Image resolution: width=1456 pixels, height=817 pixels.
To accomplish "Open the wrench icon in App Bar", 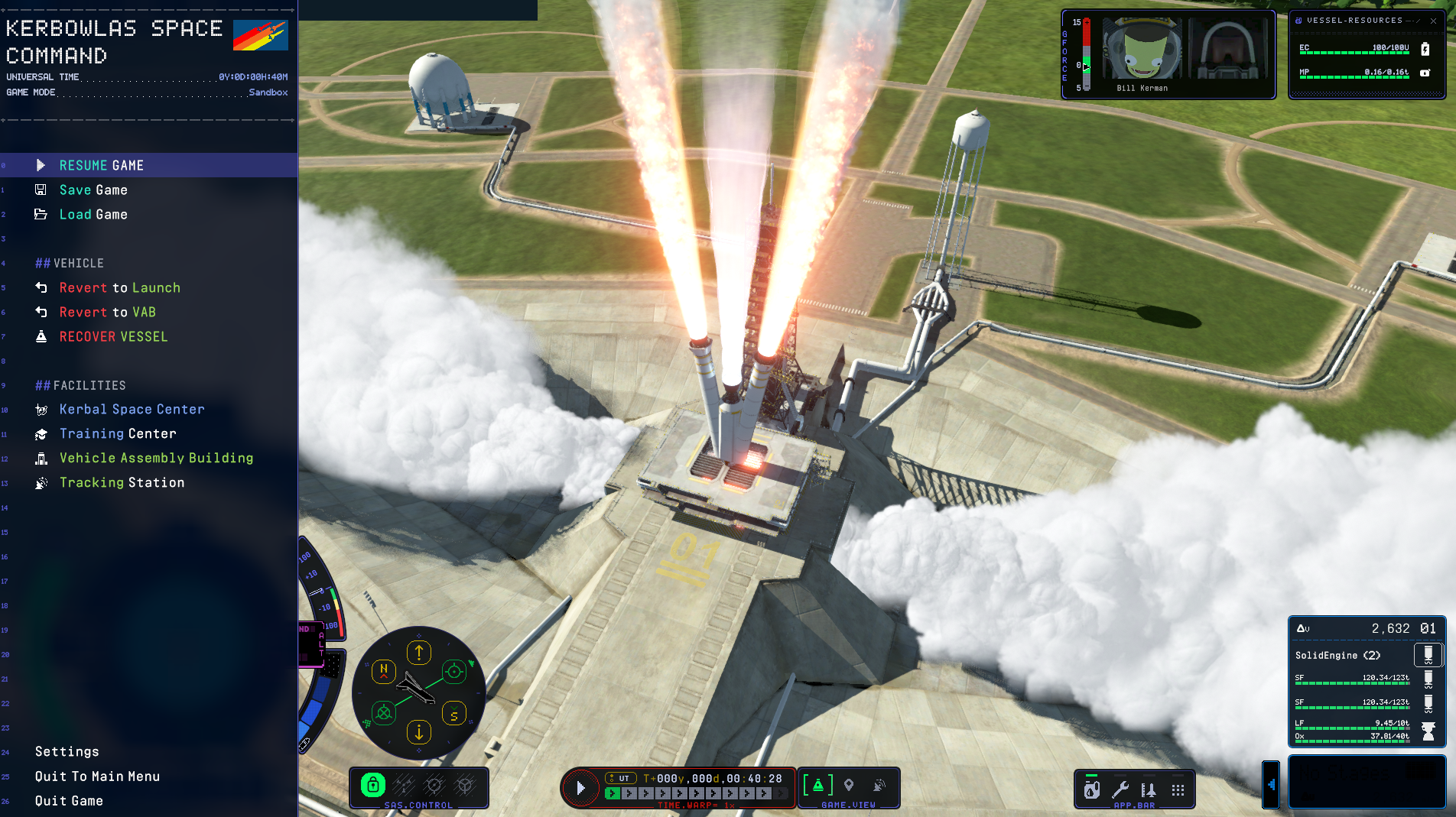I will pos(1120,789).
